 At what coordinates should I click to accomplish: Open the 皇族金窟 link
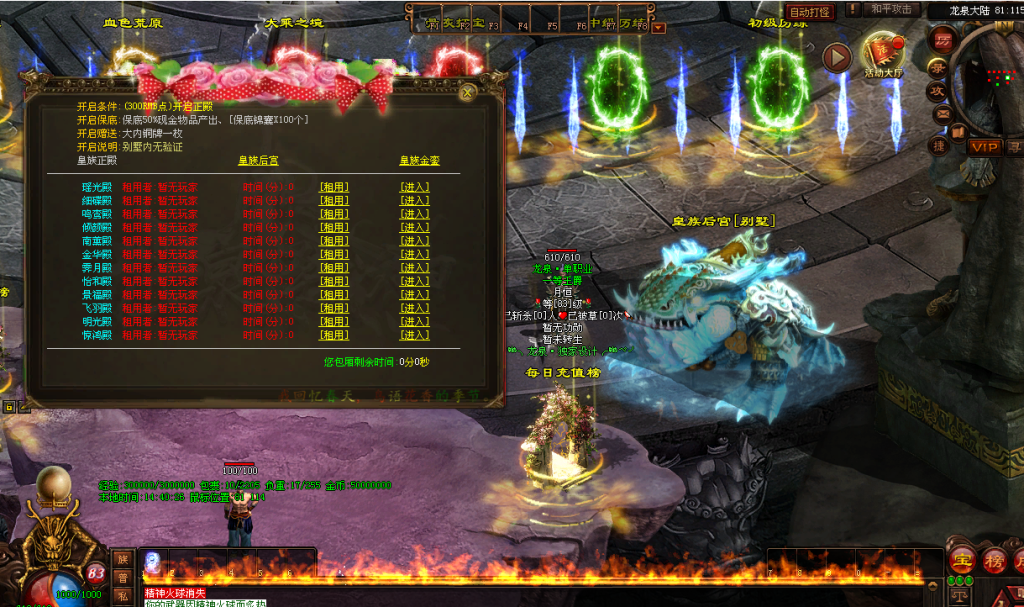tap(419, 160)
